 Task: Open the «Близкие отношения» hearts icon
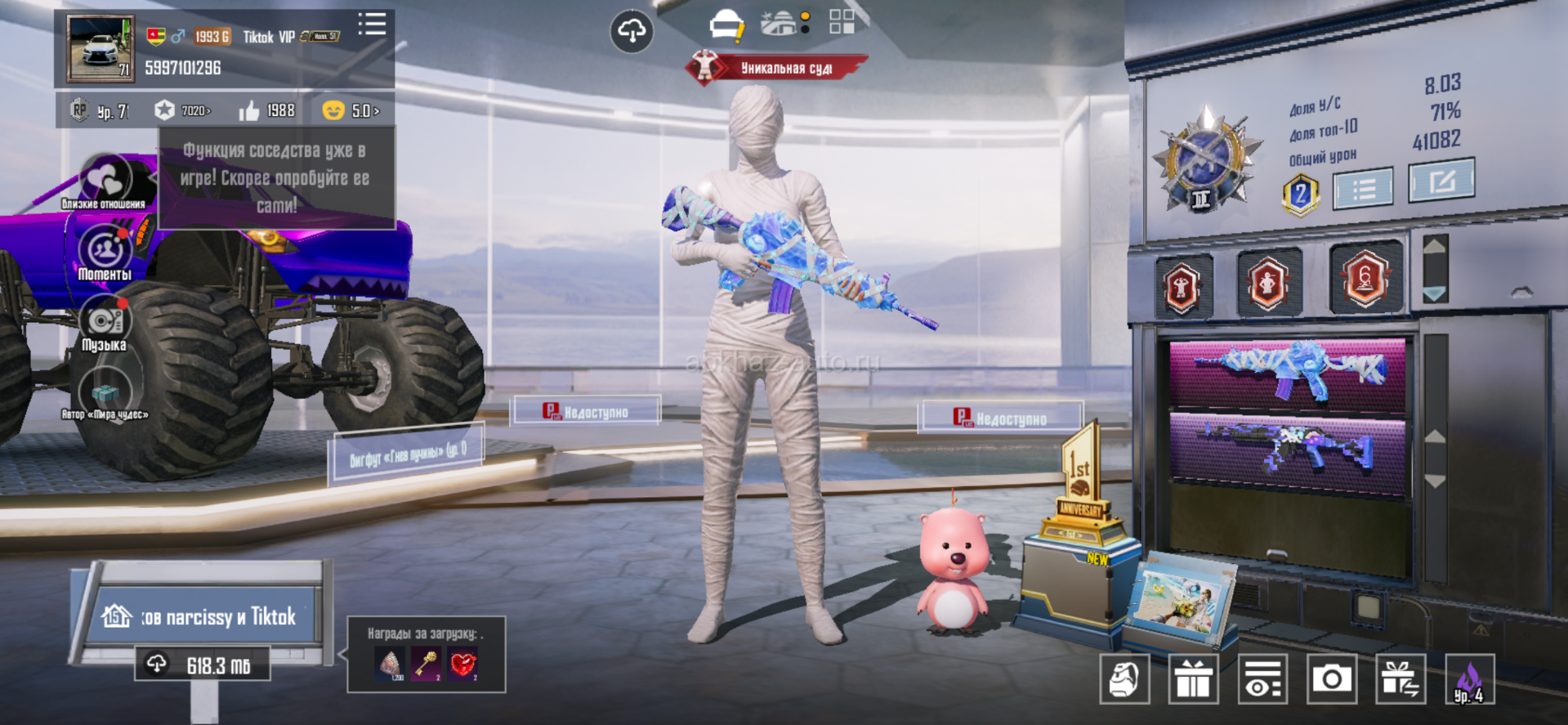(x=105, y=179)
